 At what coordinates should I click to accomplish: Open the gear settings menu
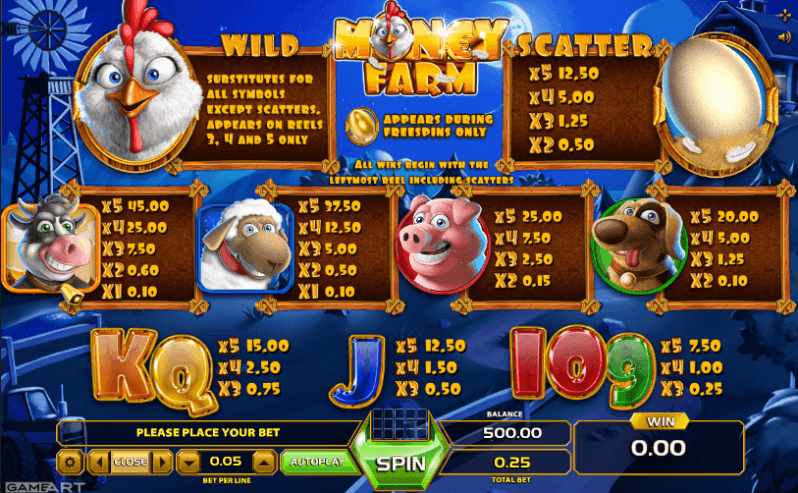[x=70, y=462]
